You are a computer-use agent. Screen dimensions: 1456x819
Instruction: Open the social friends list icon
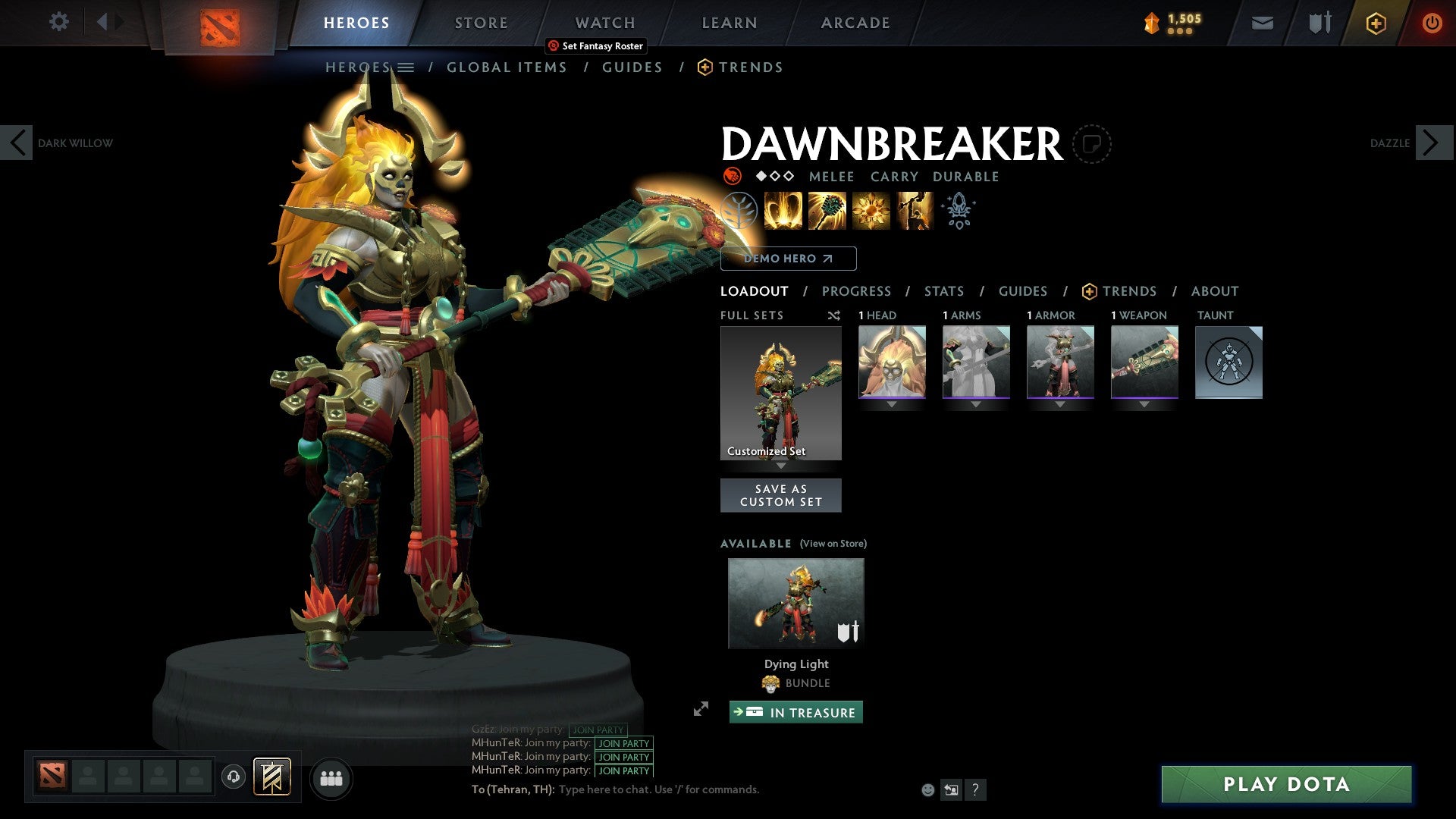(x=331, y=778)
